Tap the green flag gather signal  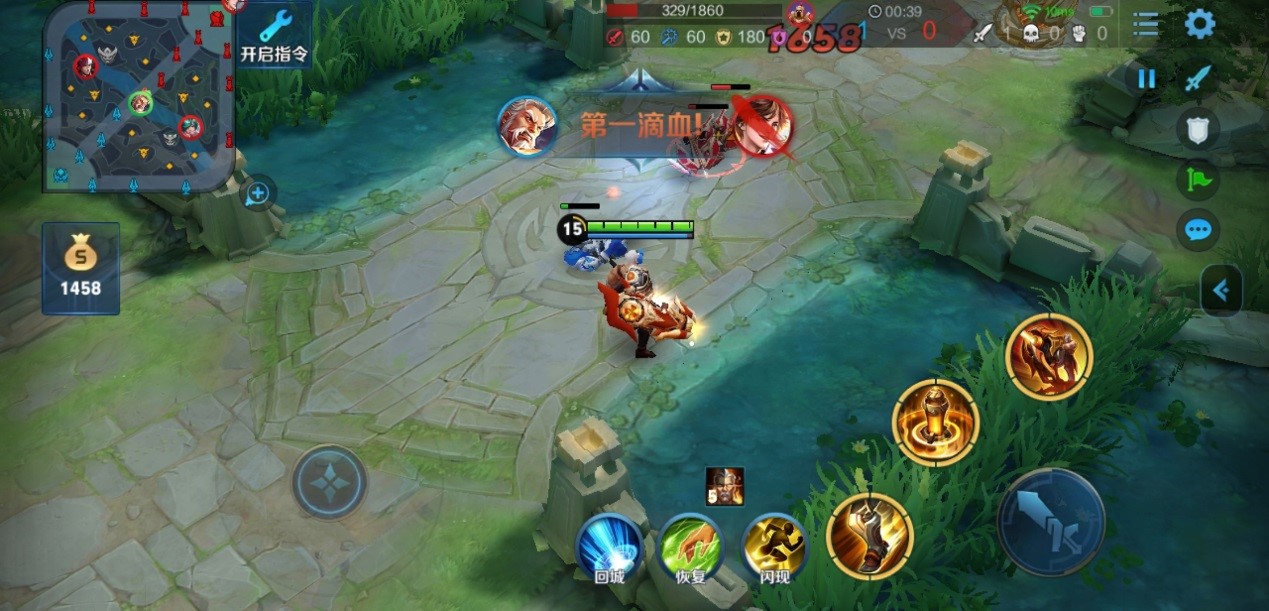tap(1198, 179)
